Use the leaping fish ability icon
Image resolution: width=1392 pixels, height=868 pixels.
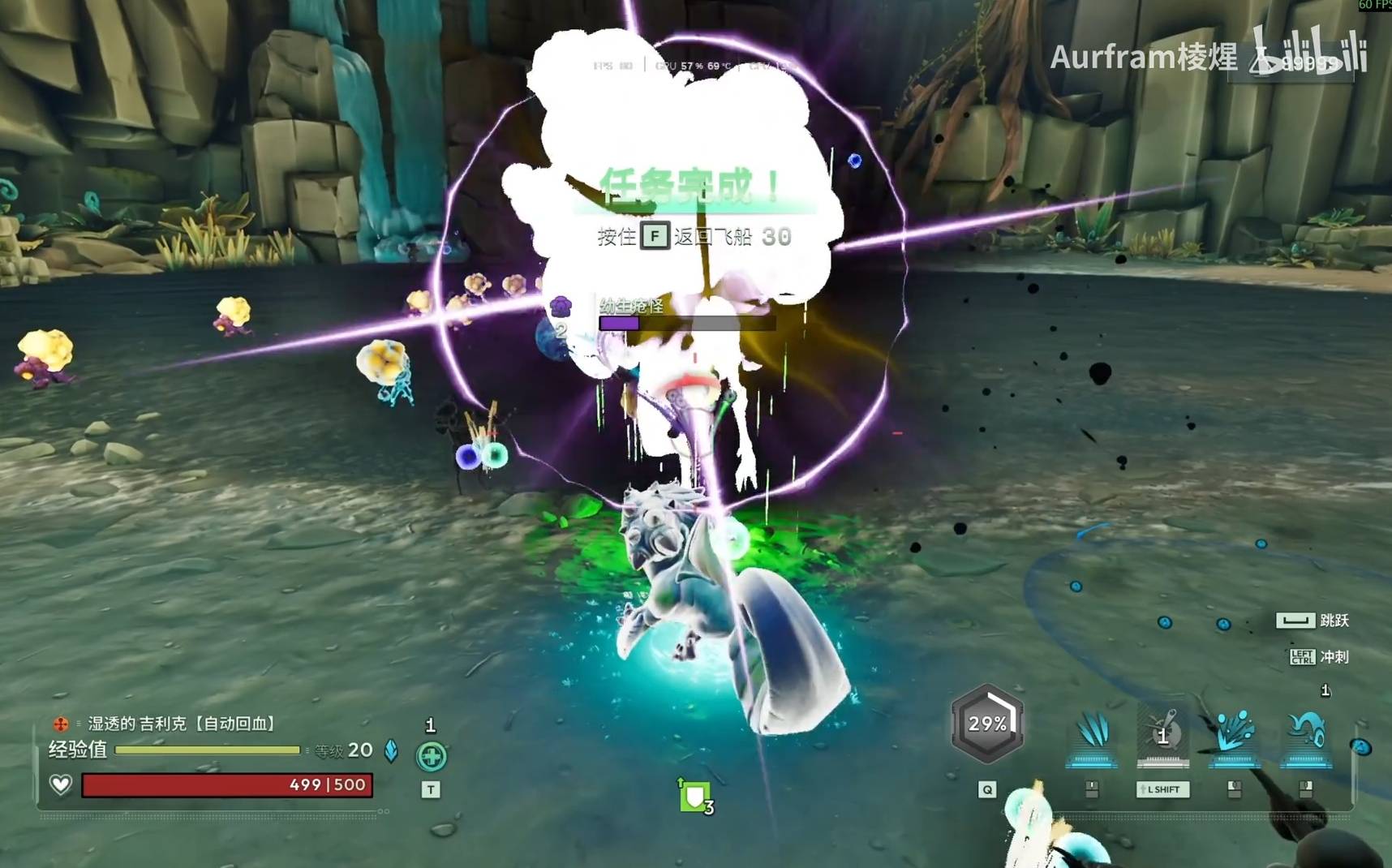[1305, 734]
